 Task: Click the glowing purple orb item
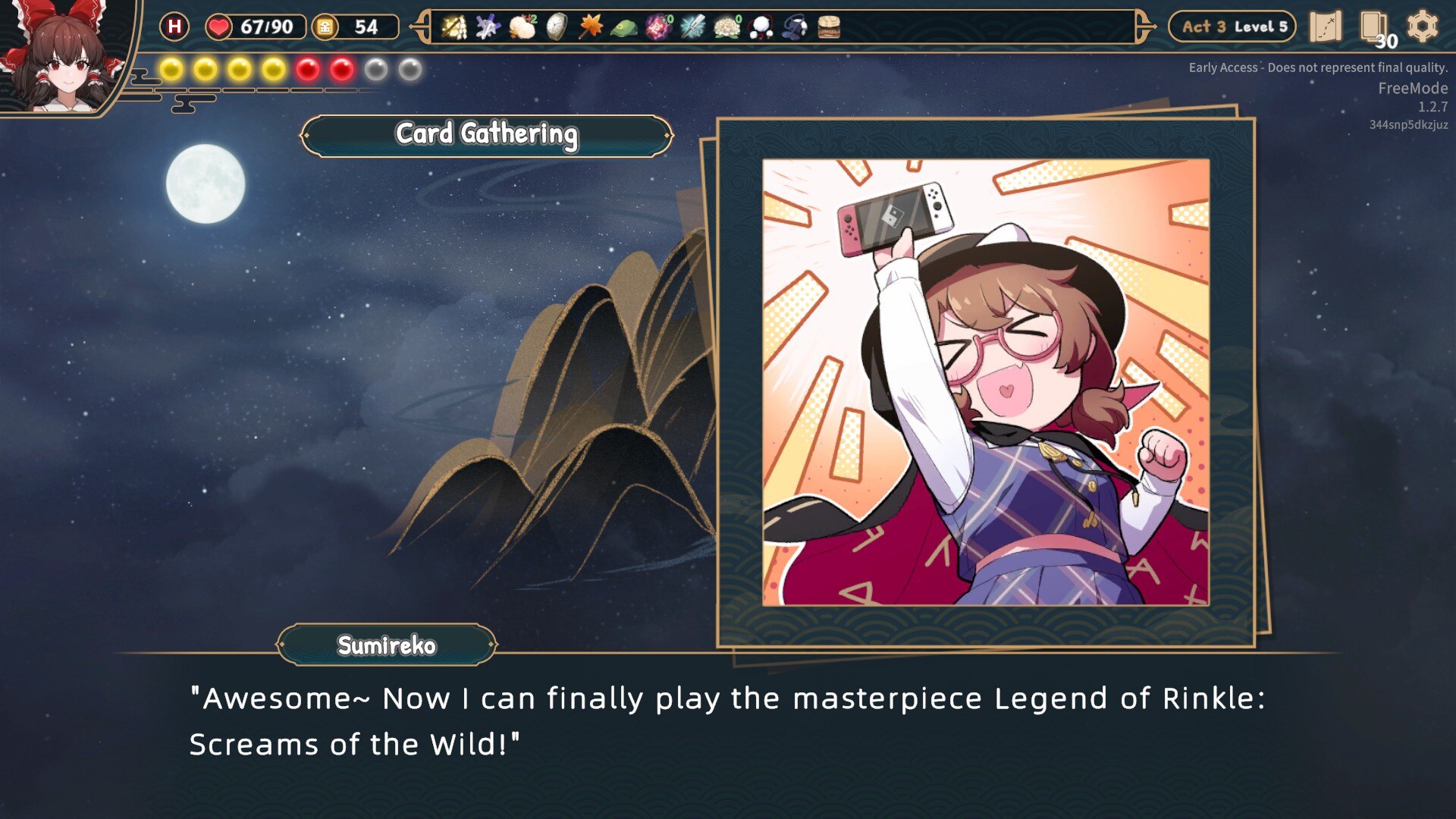pos(658,27)
